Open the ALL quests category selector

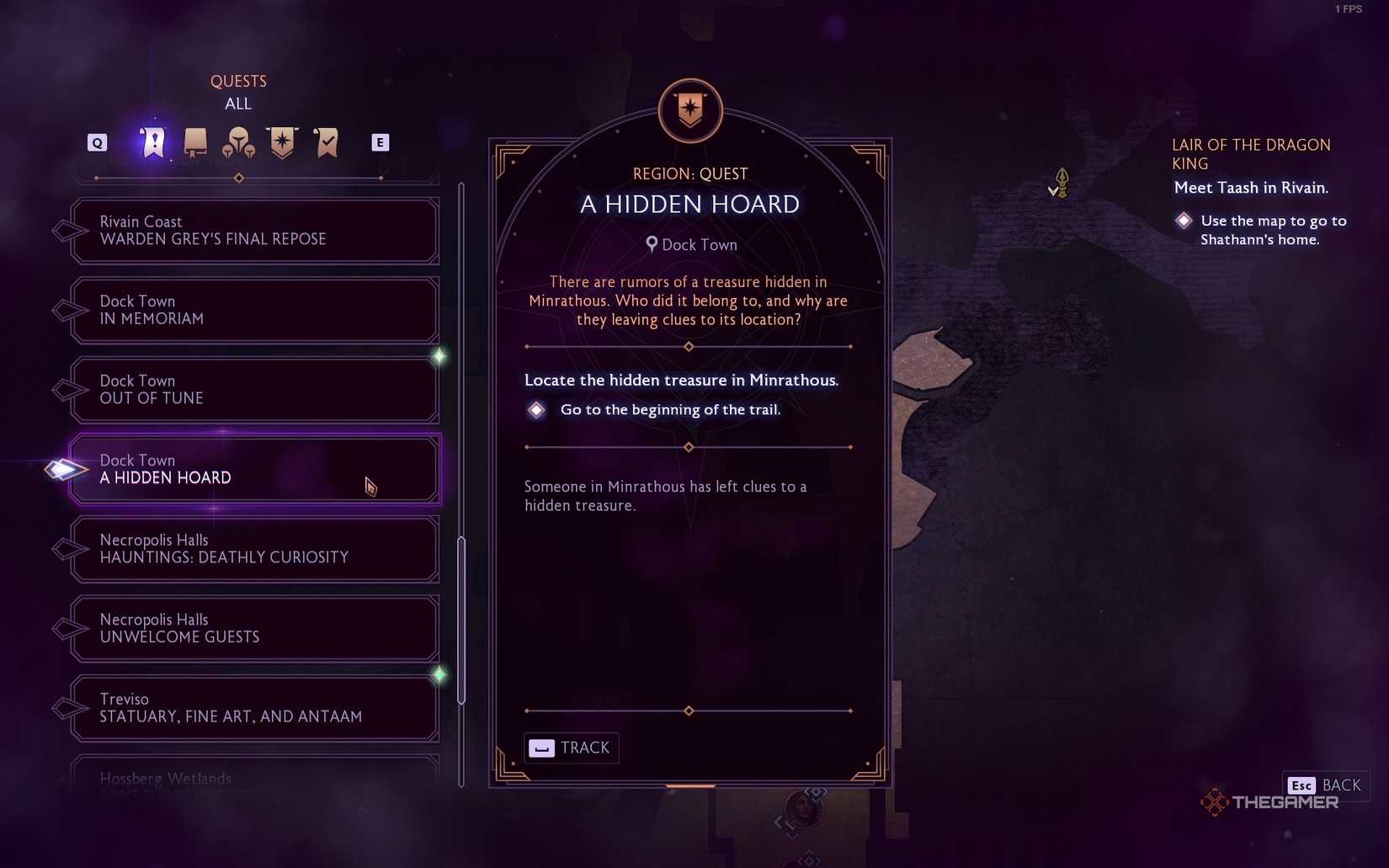(x=238, y=103)
